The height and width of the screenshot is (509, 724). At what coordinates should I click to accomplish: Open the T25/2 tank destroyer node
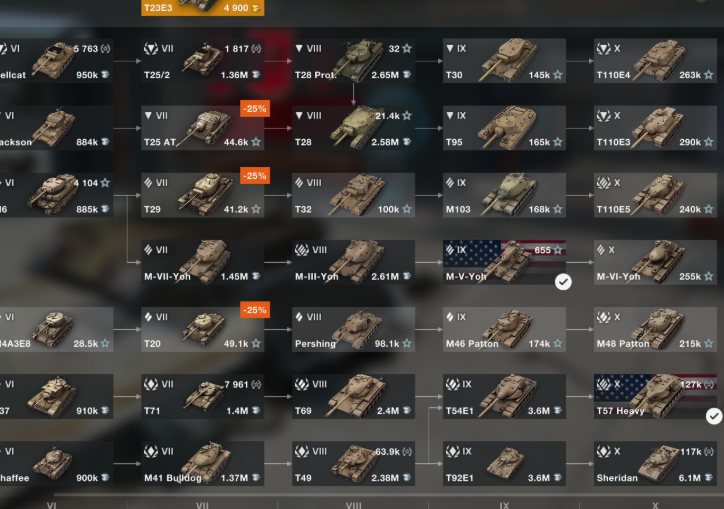coord(202,60)
